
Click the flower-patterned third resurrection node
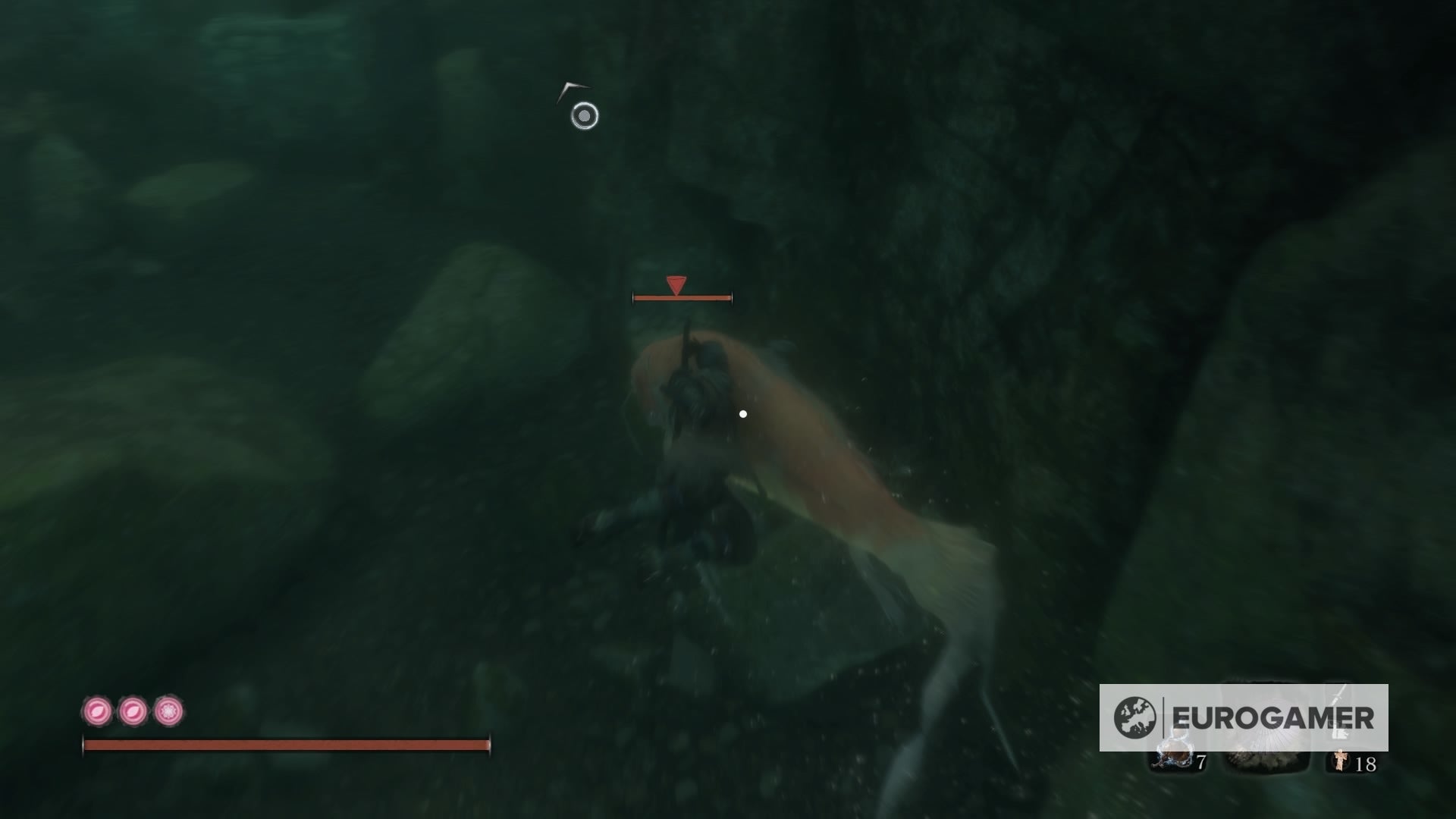point(167,711)
